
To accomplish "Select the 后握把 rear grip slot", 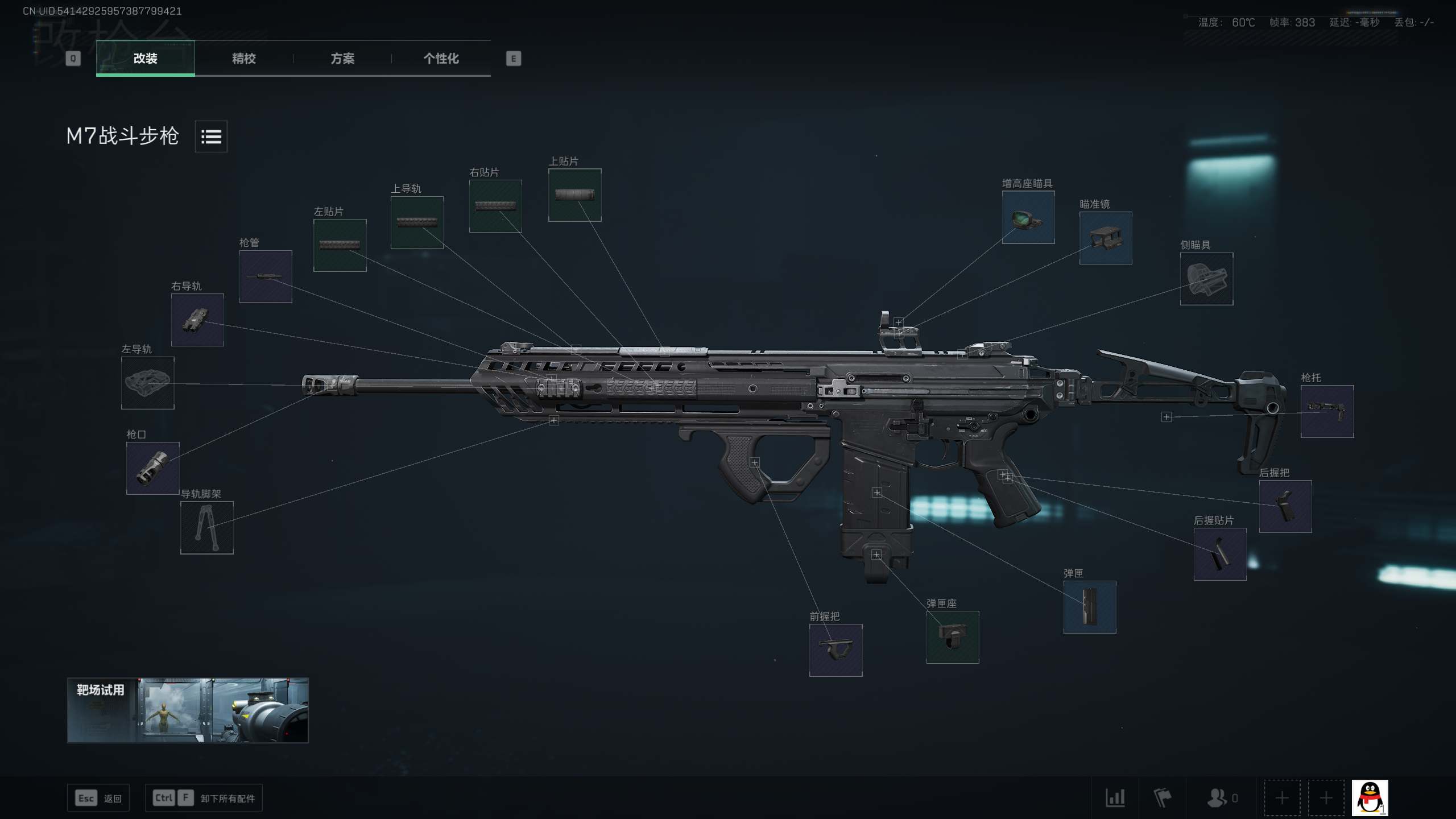I will (x=1285, y=506).
